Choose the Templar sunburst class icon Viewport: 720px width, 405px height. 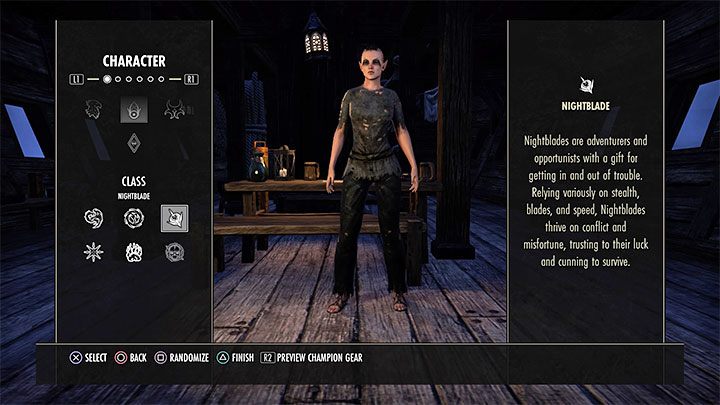coord(93,252)
